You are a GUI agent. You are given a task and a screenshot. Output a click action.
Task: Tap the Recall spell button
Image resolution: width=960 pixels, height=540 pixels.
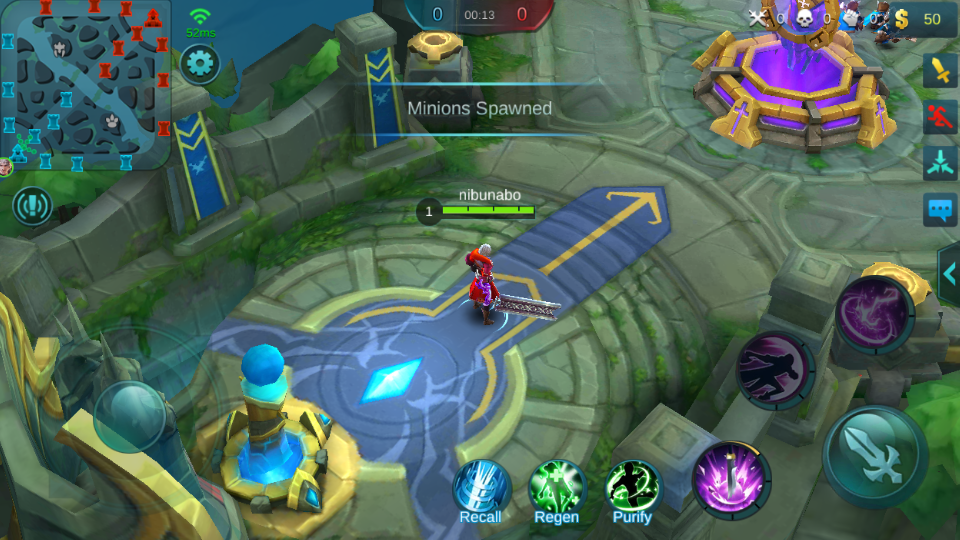pyautogui.click(x=481, y=490)
